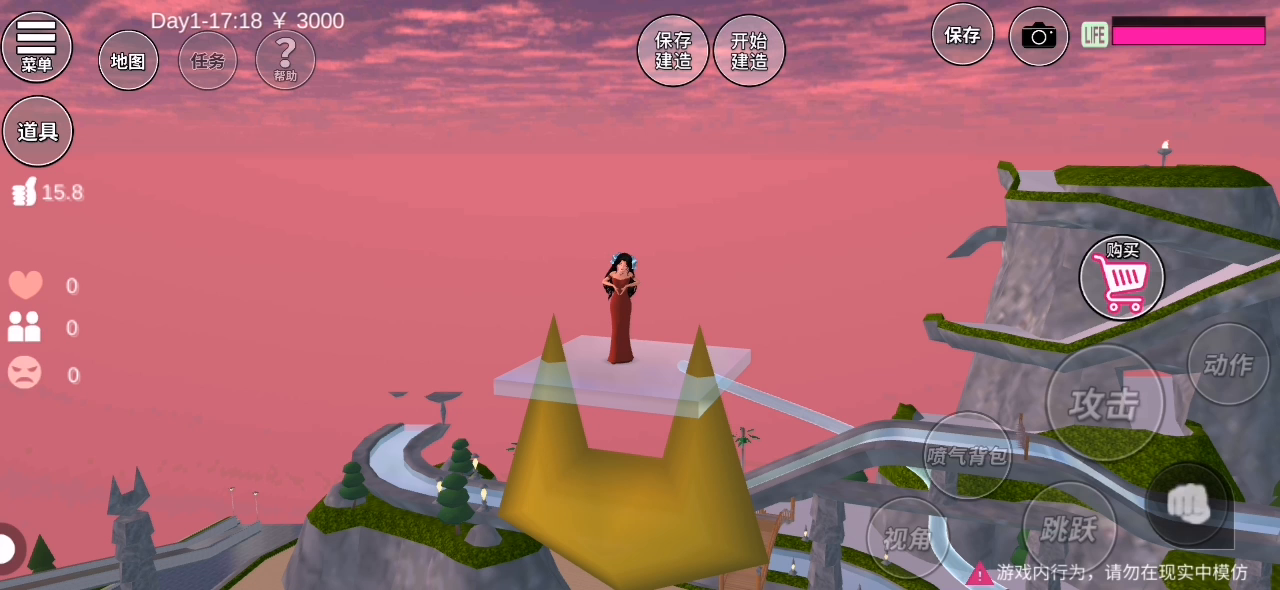This screenshot has width=1280, height=590.
Task: Open the camera screenshot mode
Action: [1038, 37]
